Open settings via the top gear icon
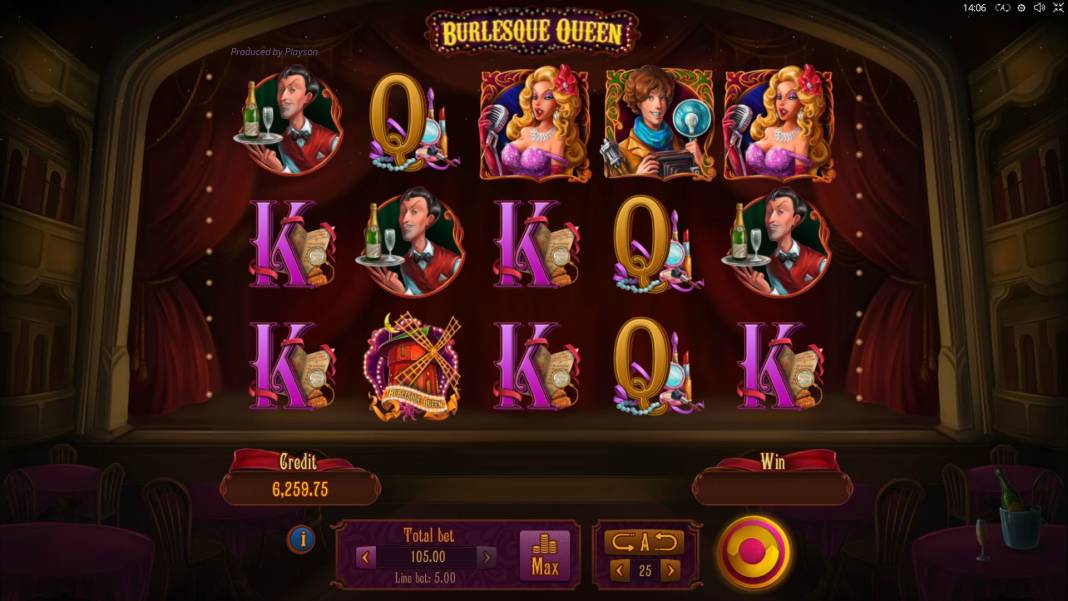Screen dimensions: 1068x601 1021,8
